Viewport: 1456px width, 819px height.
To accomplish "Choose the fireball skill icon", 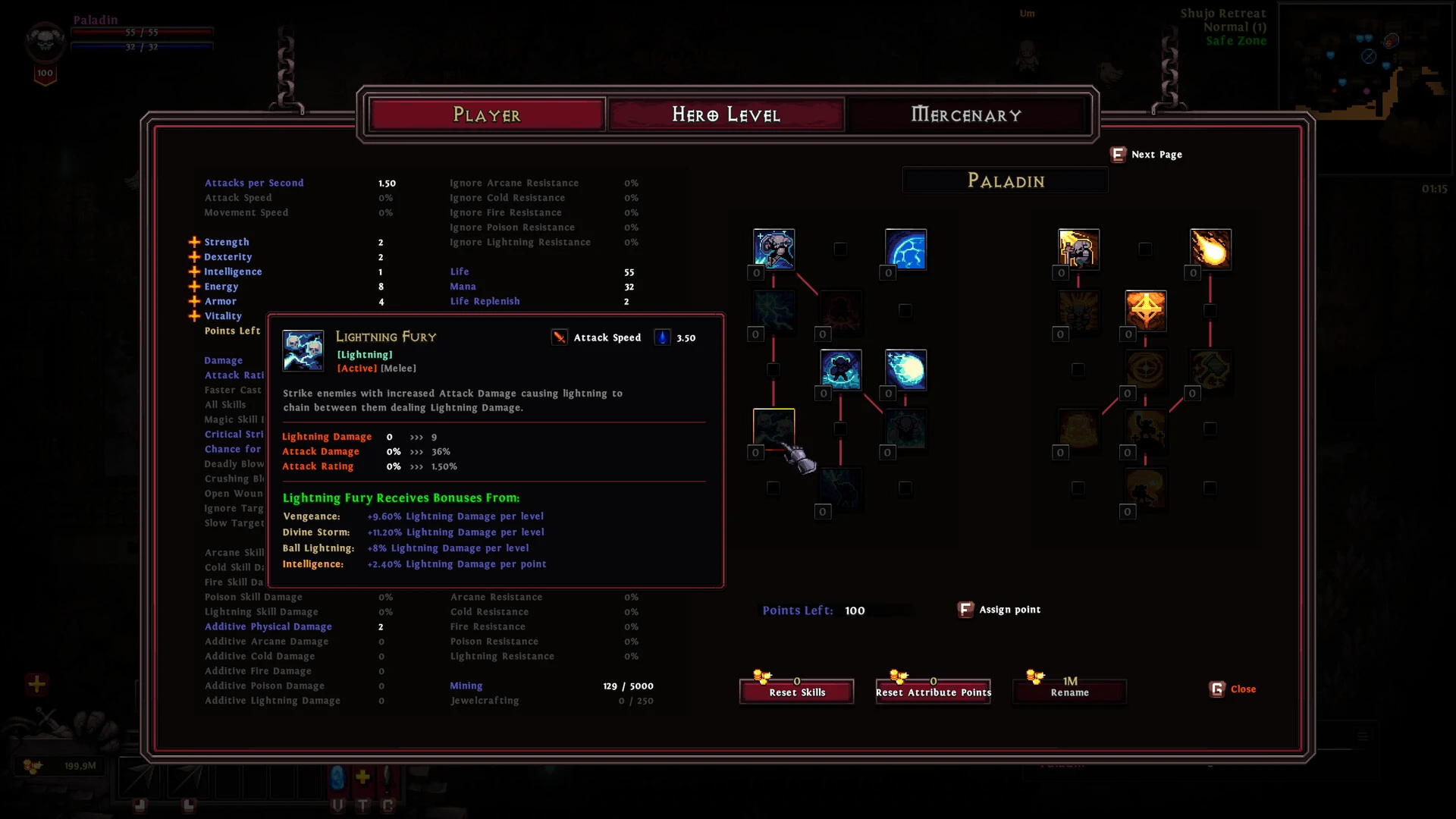I will [x=1210, y=249].
